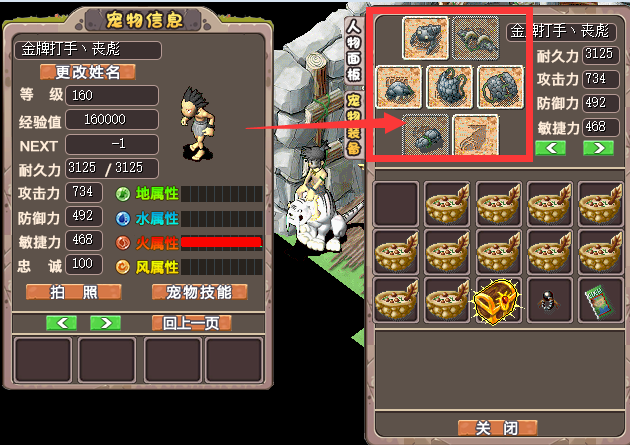Open the 宠物技能 pet skills
Screen dimensions: 630x445
(x=199, y=292)
